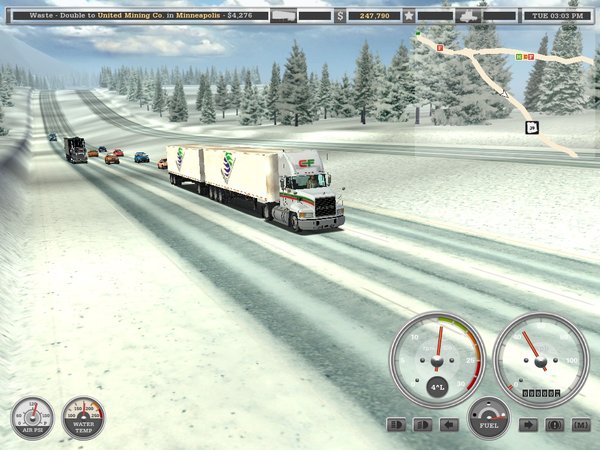Toggle the right turn signal arrow

[x=527, y=424]
